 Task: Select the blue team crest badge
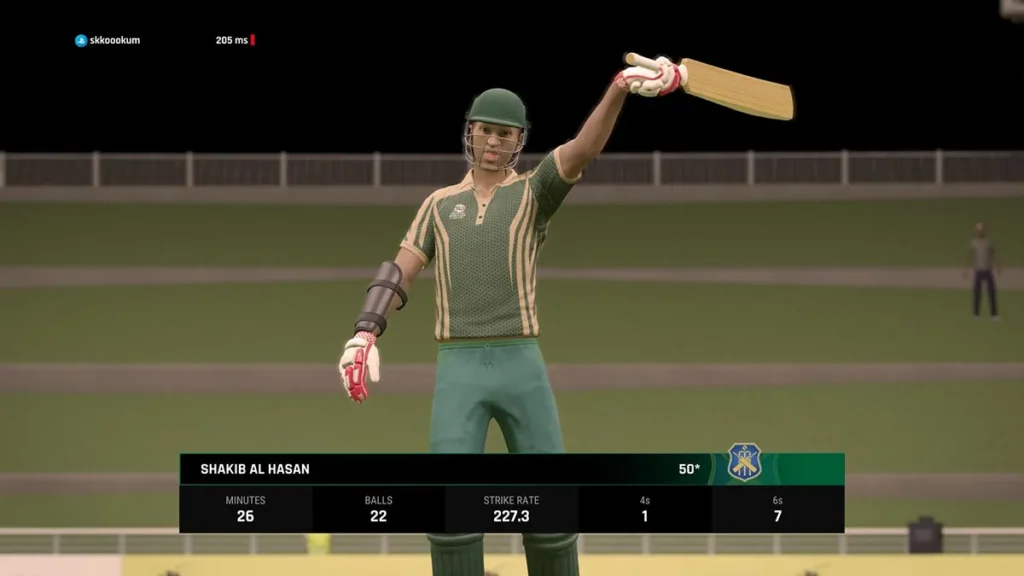click(x=744, y=462)
